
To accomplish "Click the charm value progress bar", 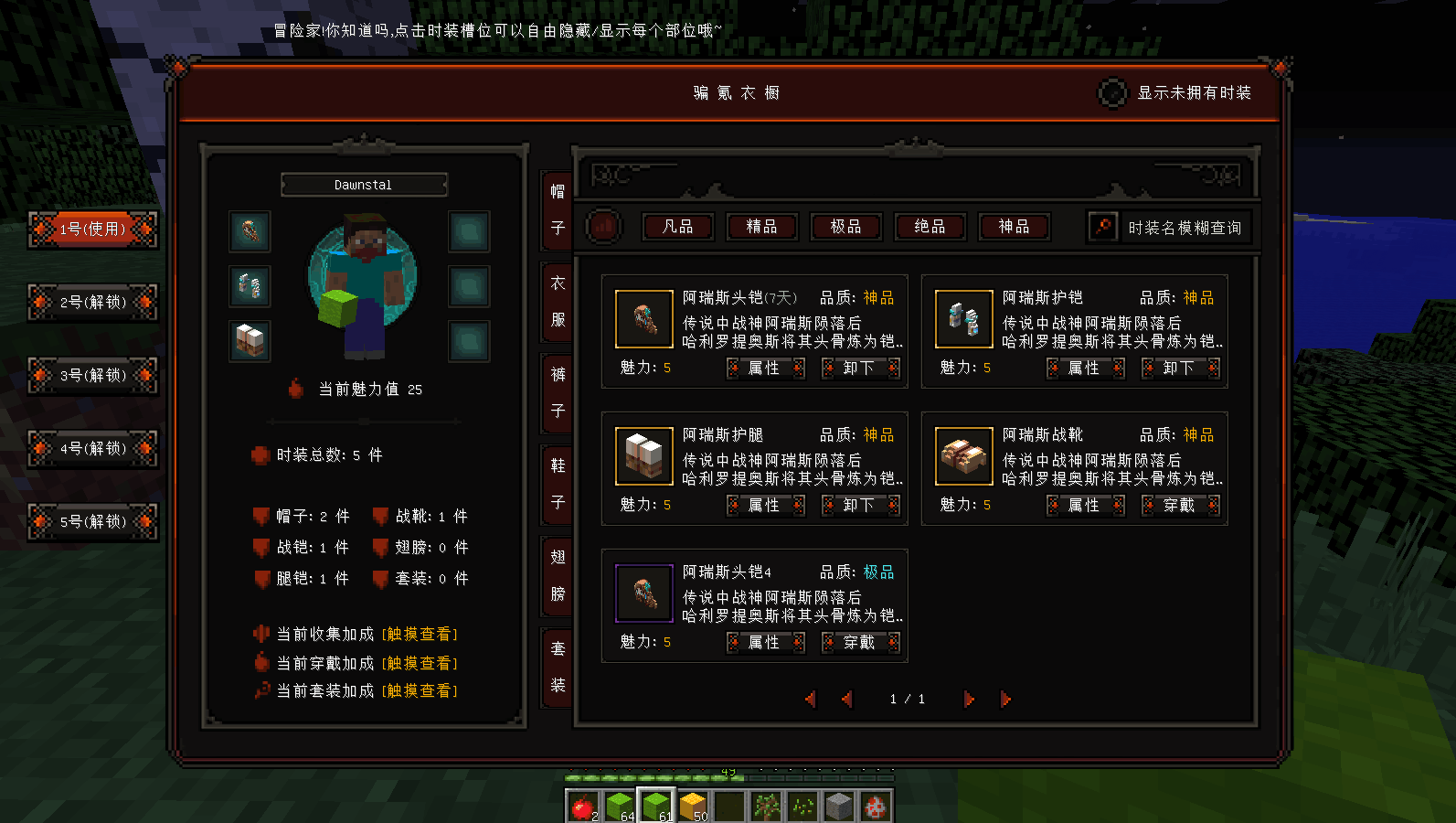I will 365,422.
